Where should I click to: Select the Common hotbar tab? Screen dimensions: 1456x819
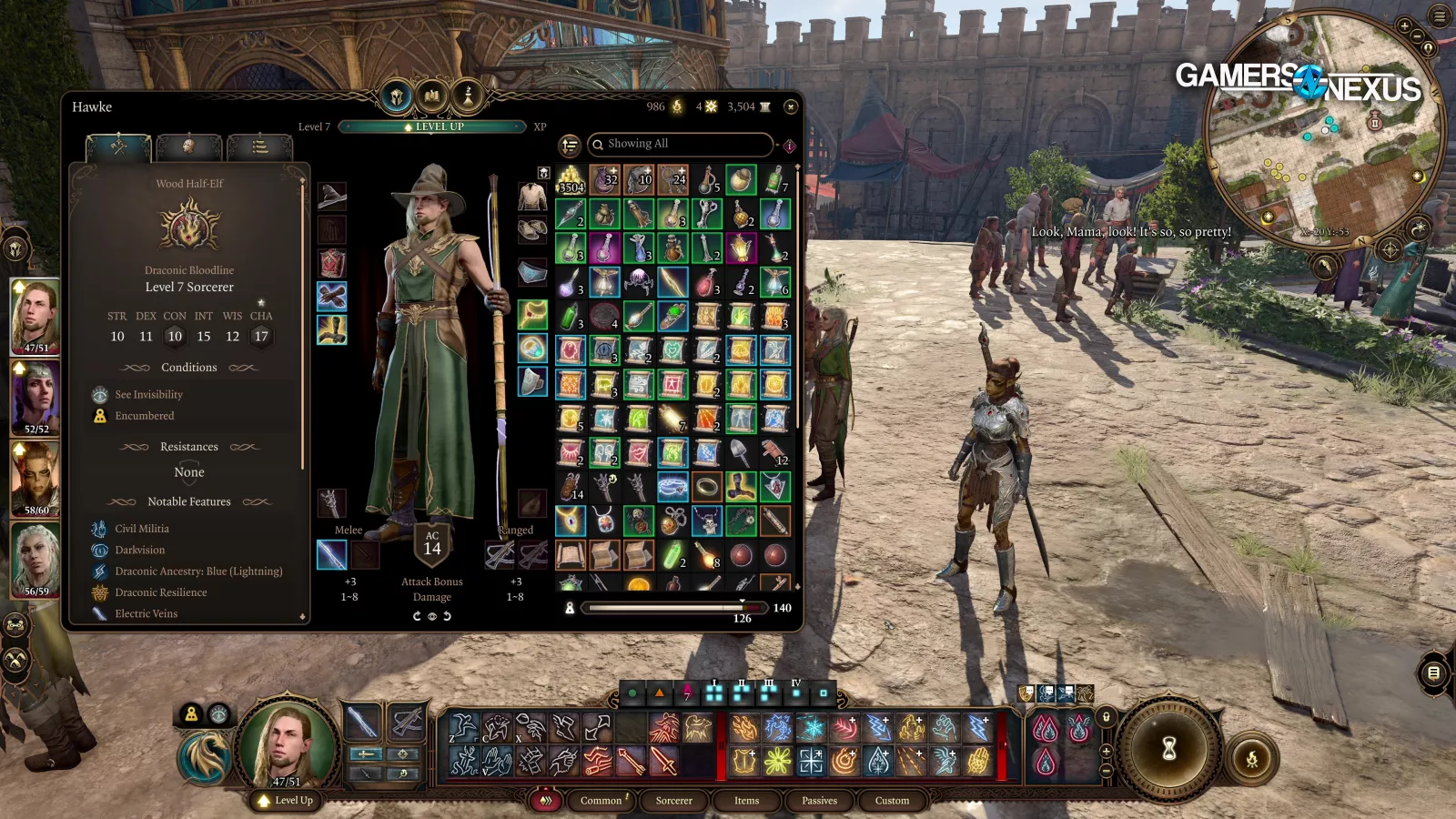tap(602, 801)
